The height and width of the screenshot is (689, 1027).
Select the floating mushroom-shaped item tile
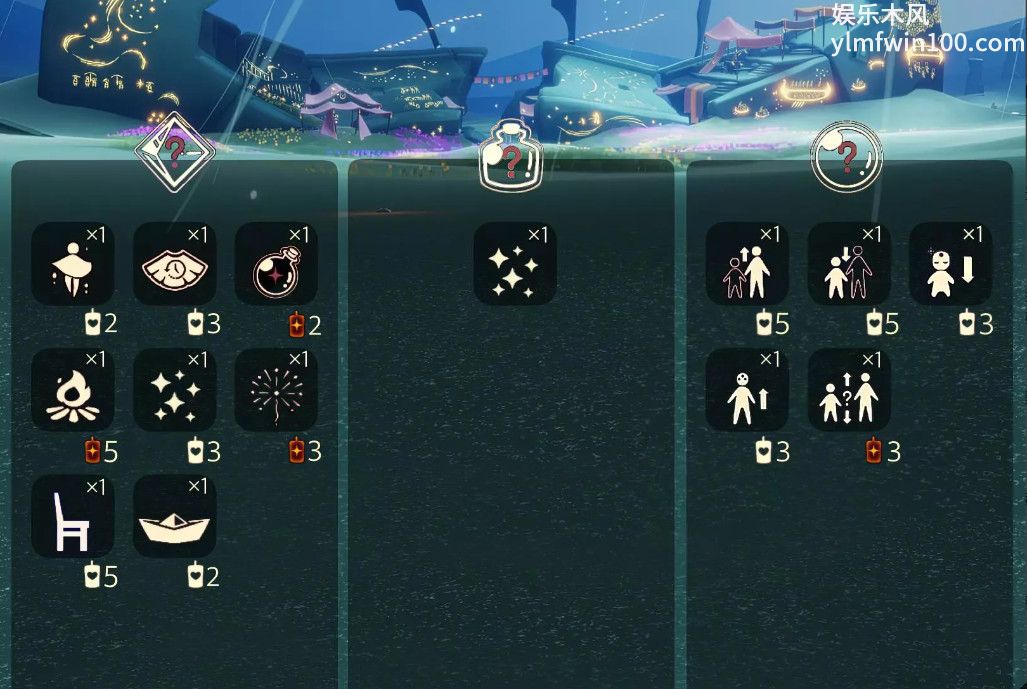(x=72, y=263)
